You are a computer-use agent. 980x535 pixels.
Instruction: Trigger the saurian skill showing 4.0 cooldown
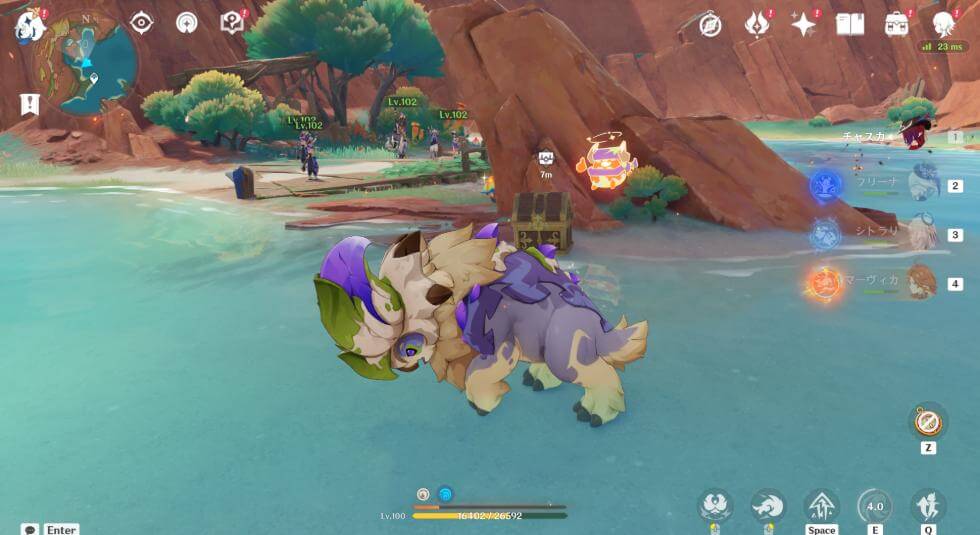[875, 506]
